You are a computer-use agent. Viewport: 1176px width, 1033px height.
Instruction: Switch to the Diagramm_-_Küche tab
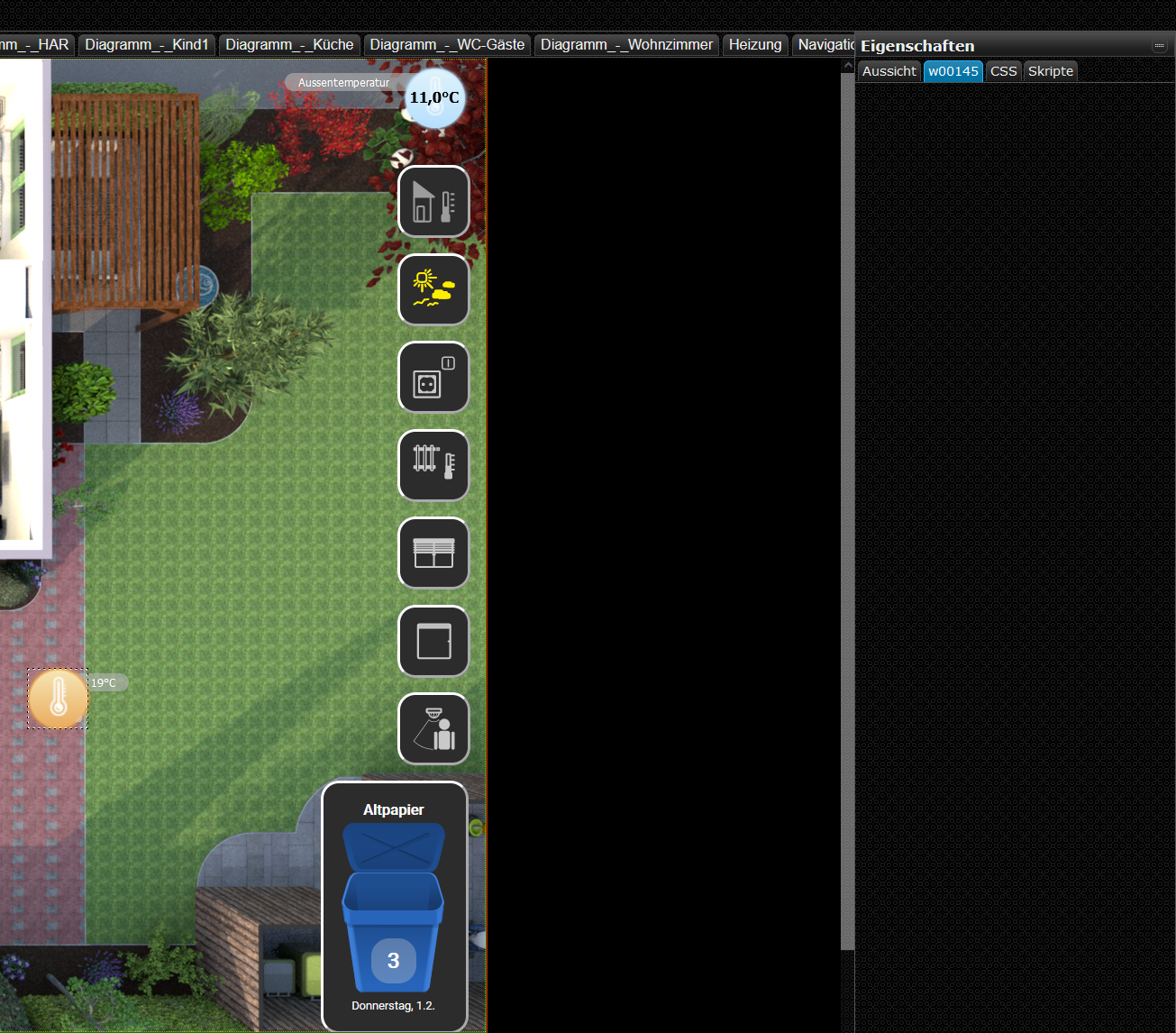pyautogui.click(x=289, y=44)
